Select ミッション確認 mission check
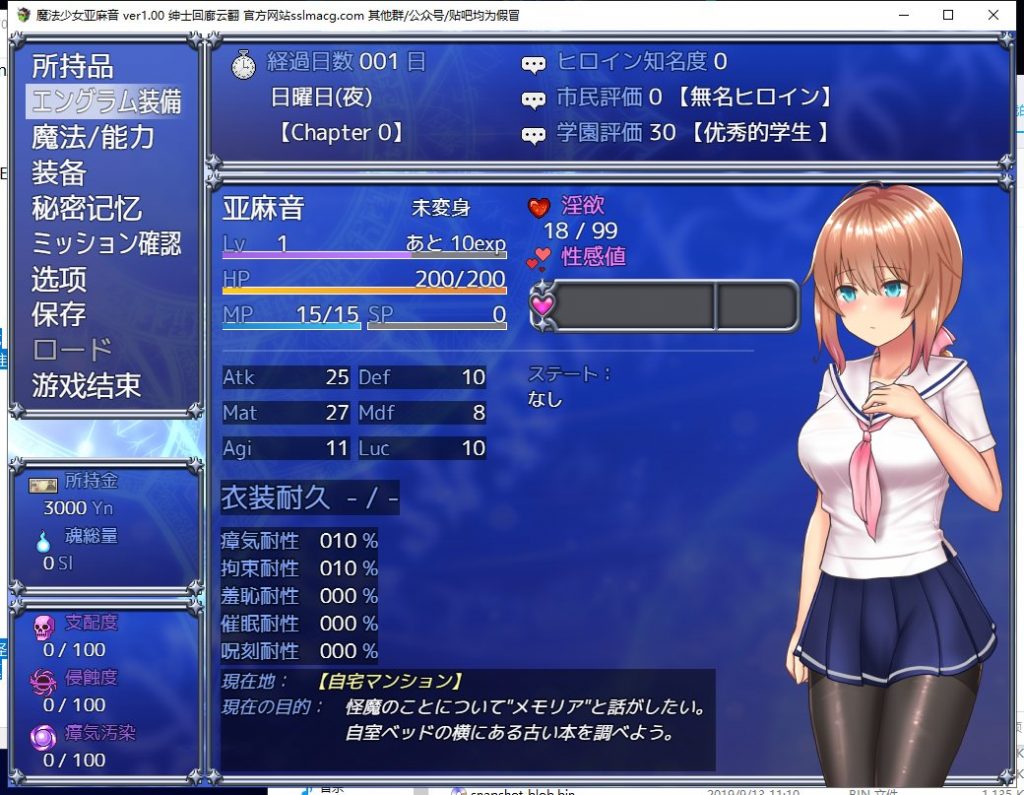Screen dimensions: 1024x795 (106, 243)
